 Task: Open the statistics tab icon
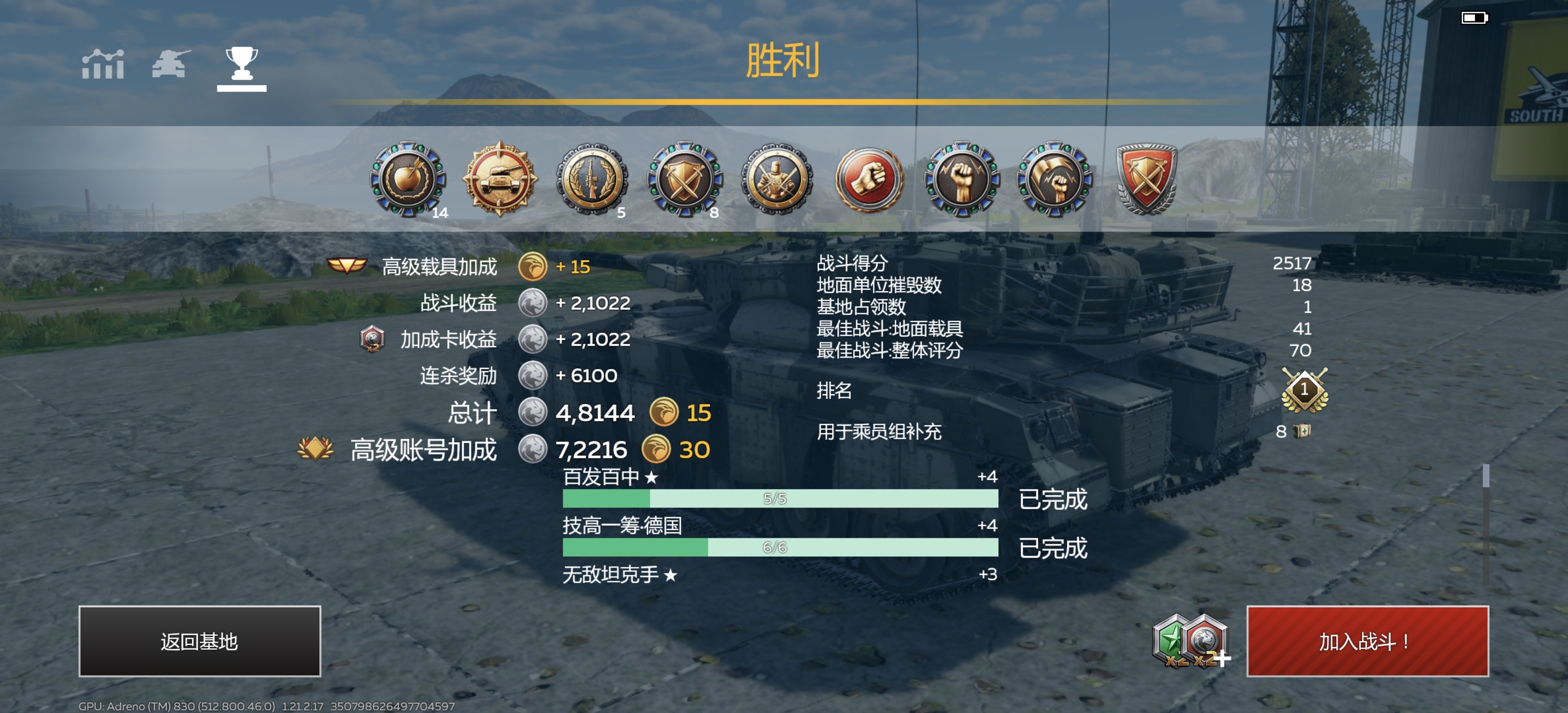coord(102,64)
